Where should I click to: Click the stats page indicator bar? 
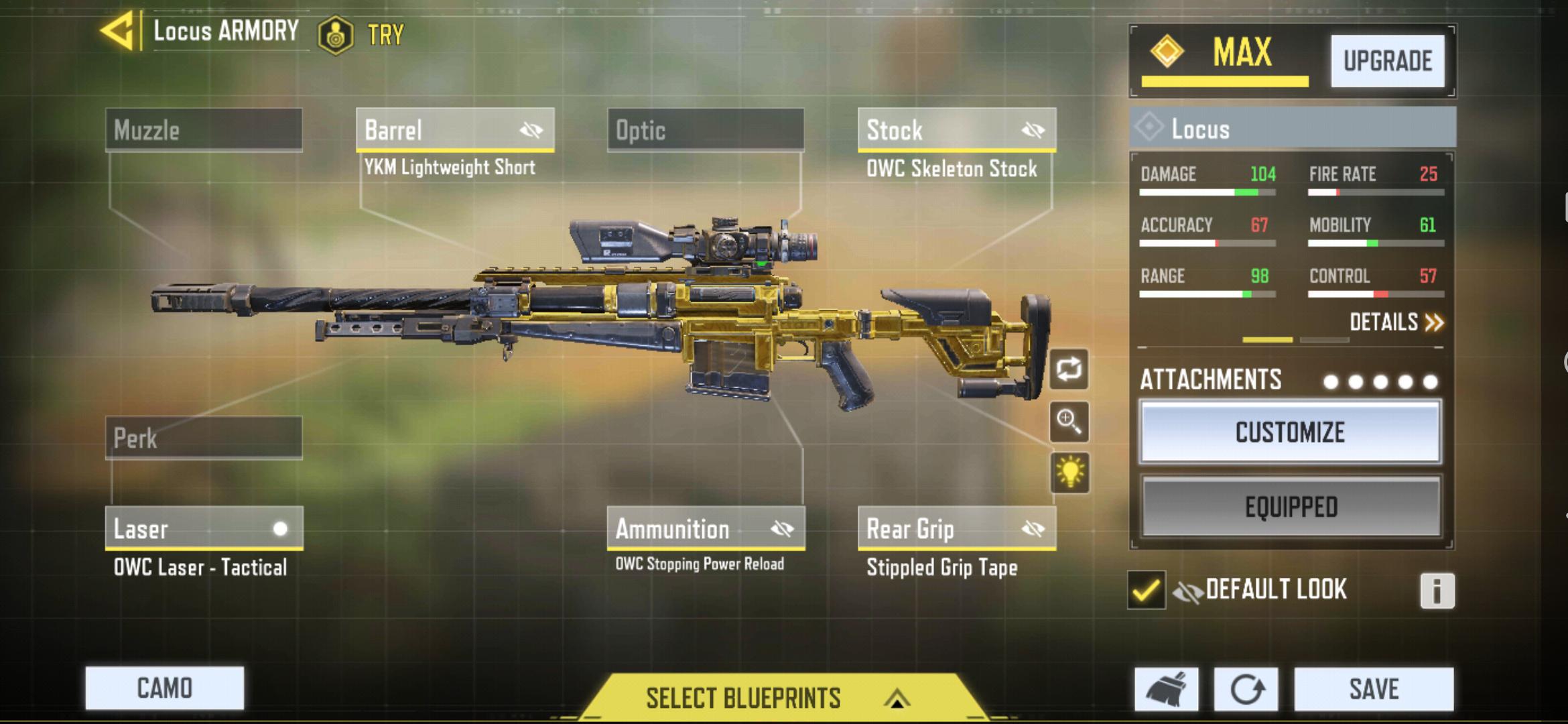1268,341
